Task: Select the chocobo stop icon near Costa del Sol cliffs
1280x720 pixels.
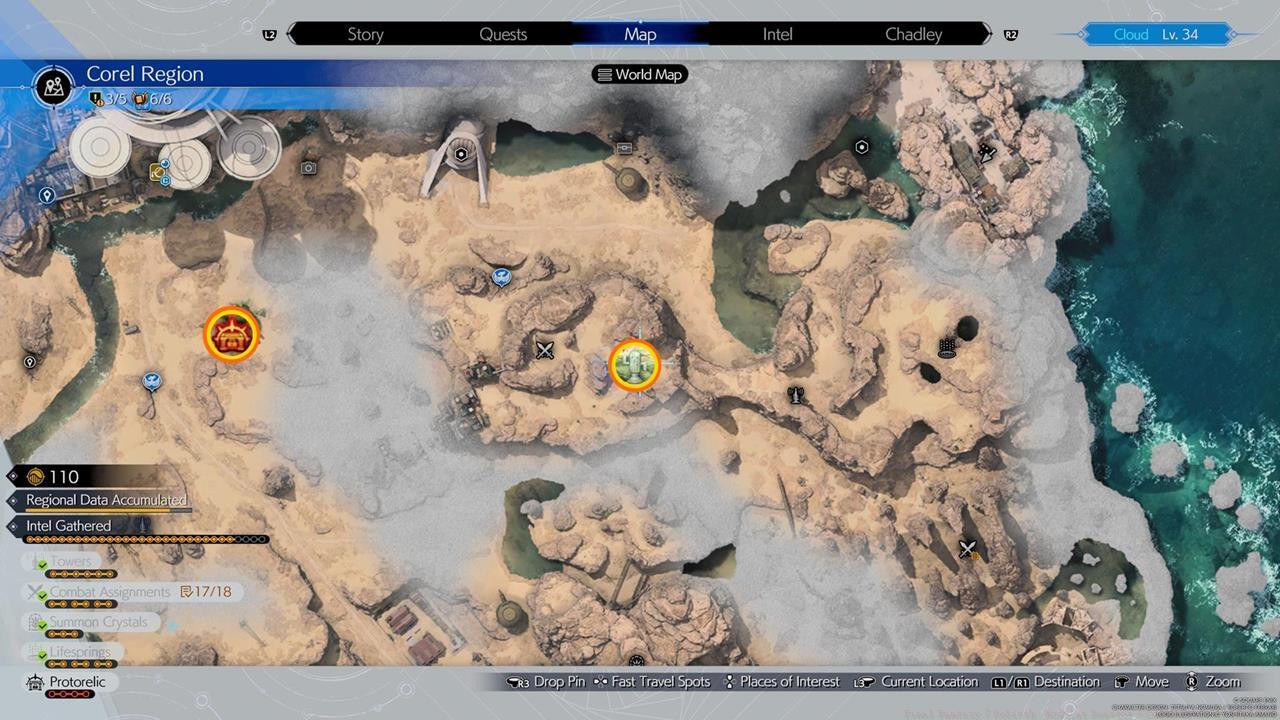Action: pos(150,382)
